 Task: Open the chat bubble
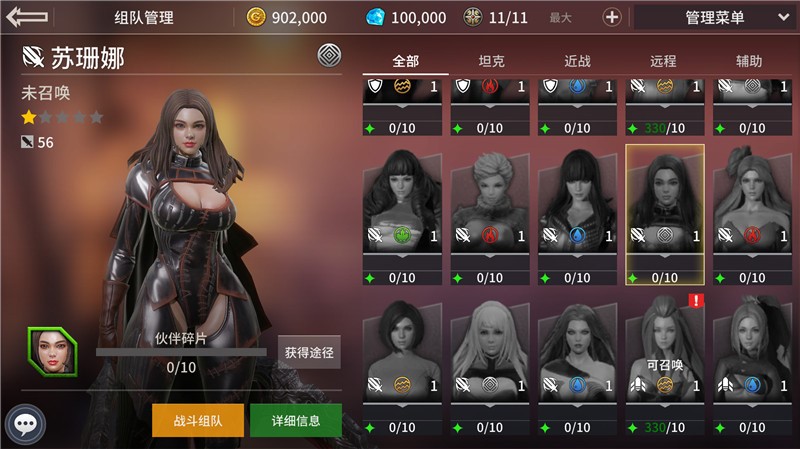click(26, 424)
